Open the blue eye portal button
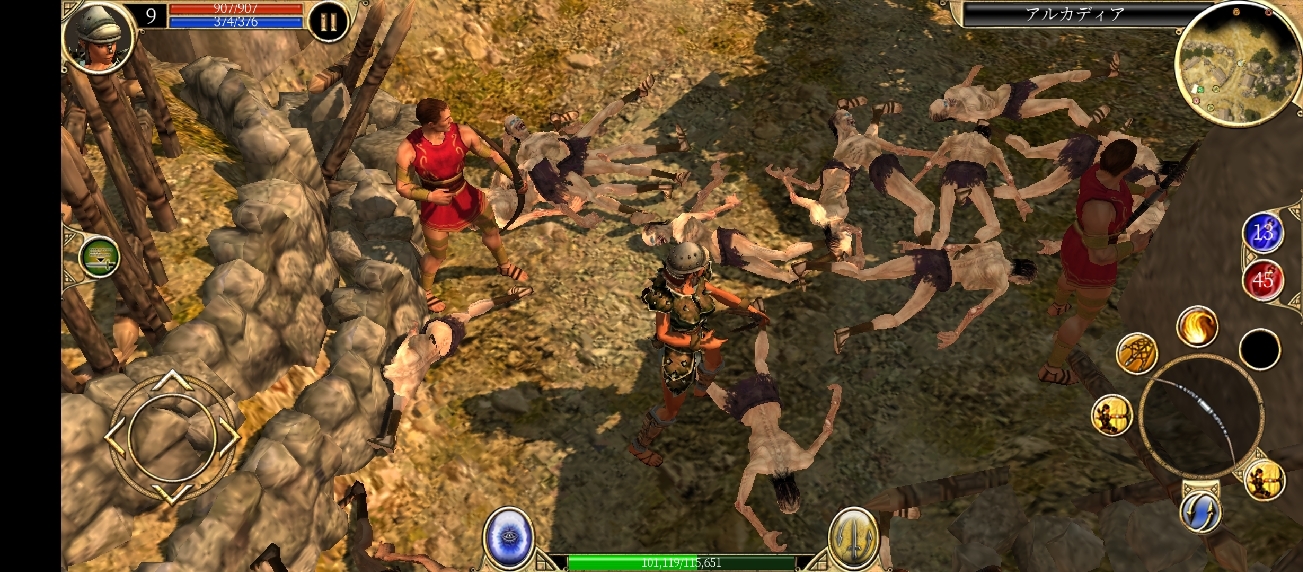This screenshot has height=572, width=1303. tap(509, 537)
